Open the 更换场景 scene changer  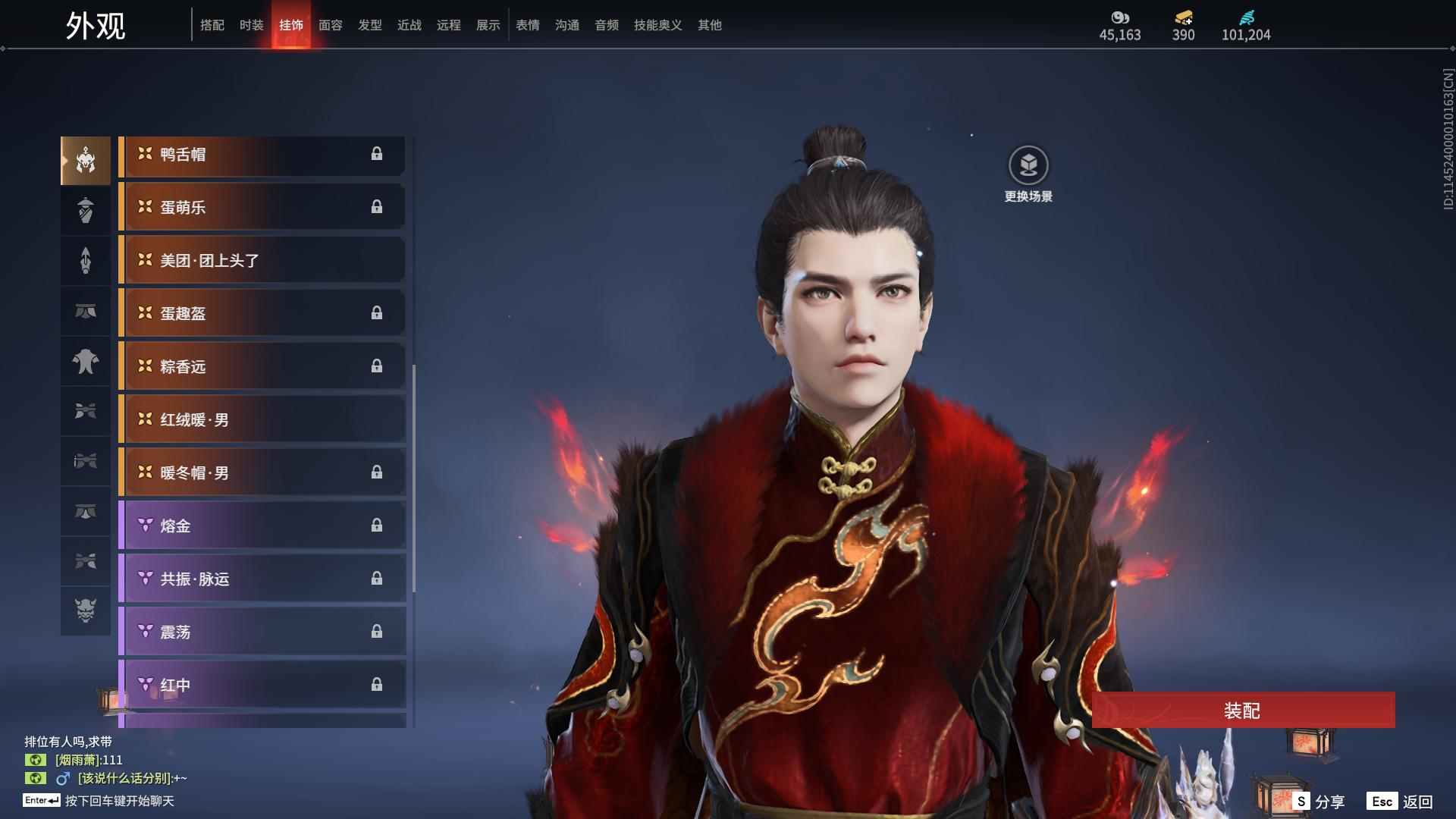1028,174
